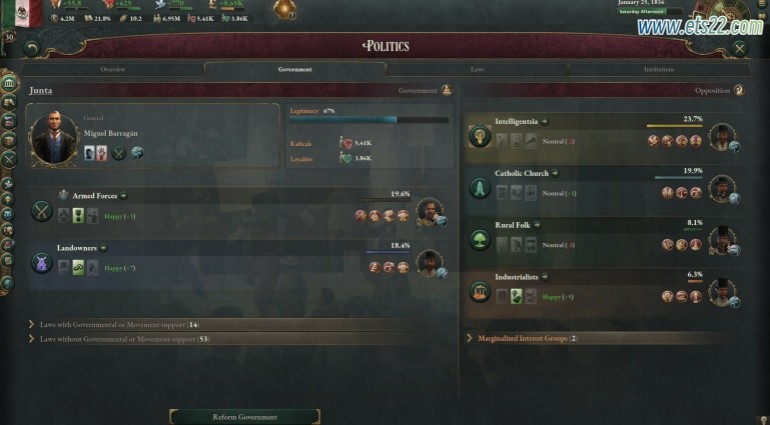Close the Politics panel
The image size is (770, 425).
pyautogui.click(x=739, y=47)
